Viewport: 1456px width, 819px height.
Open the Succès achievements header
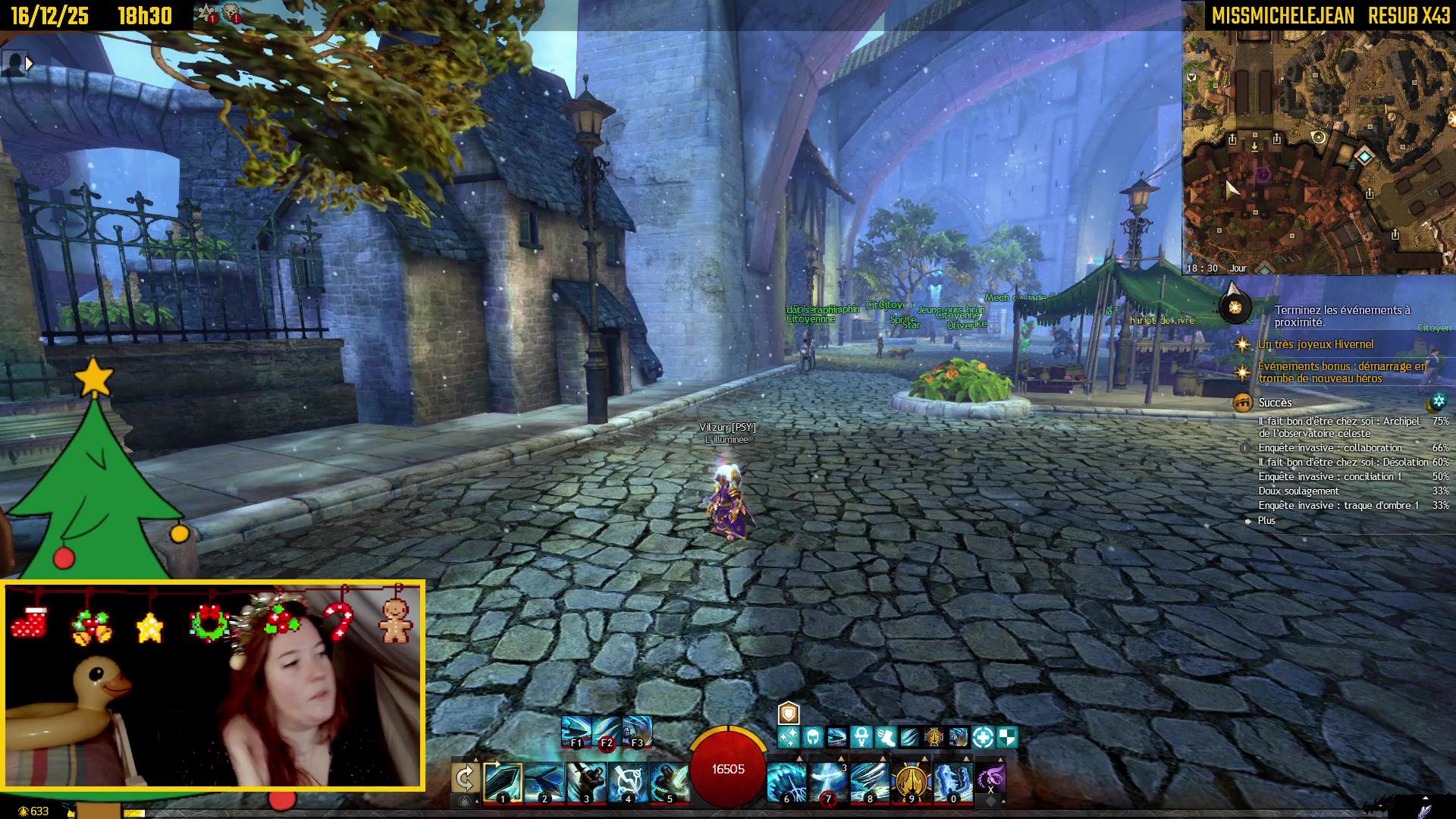tap(1275, 403)
